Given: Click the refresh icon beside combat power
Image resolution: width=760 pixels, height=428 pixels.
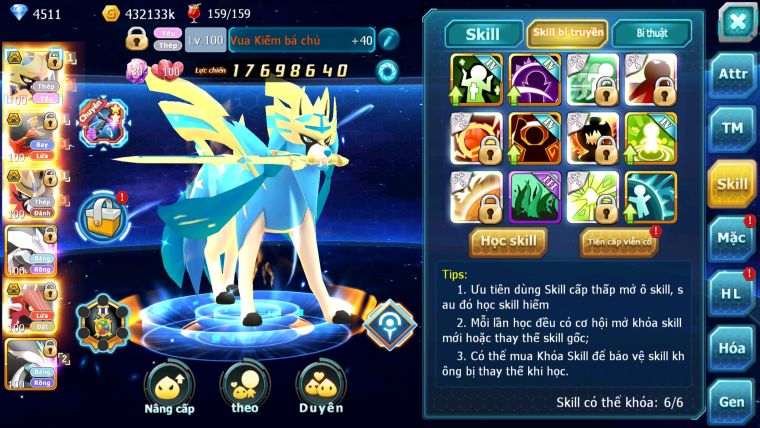Looking at the screenshot, I should tap(386, 70).
